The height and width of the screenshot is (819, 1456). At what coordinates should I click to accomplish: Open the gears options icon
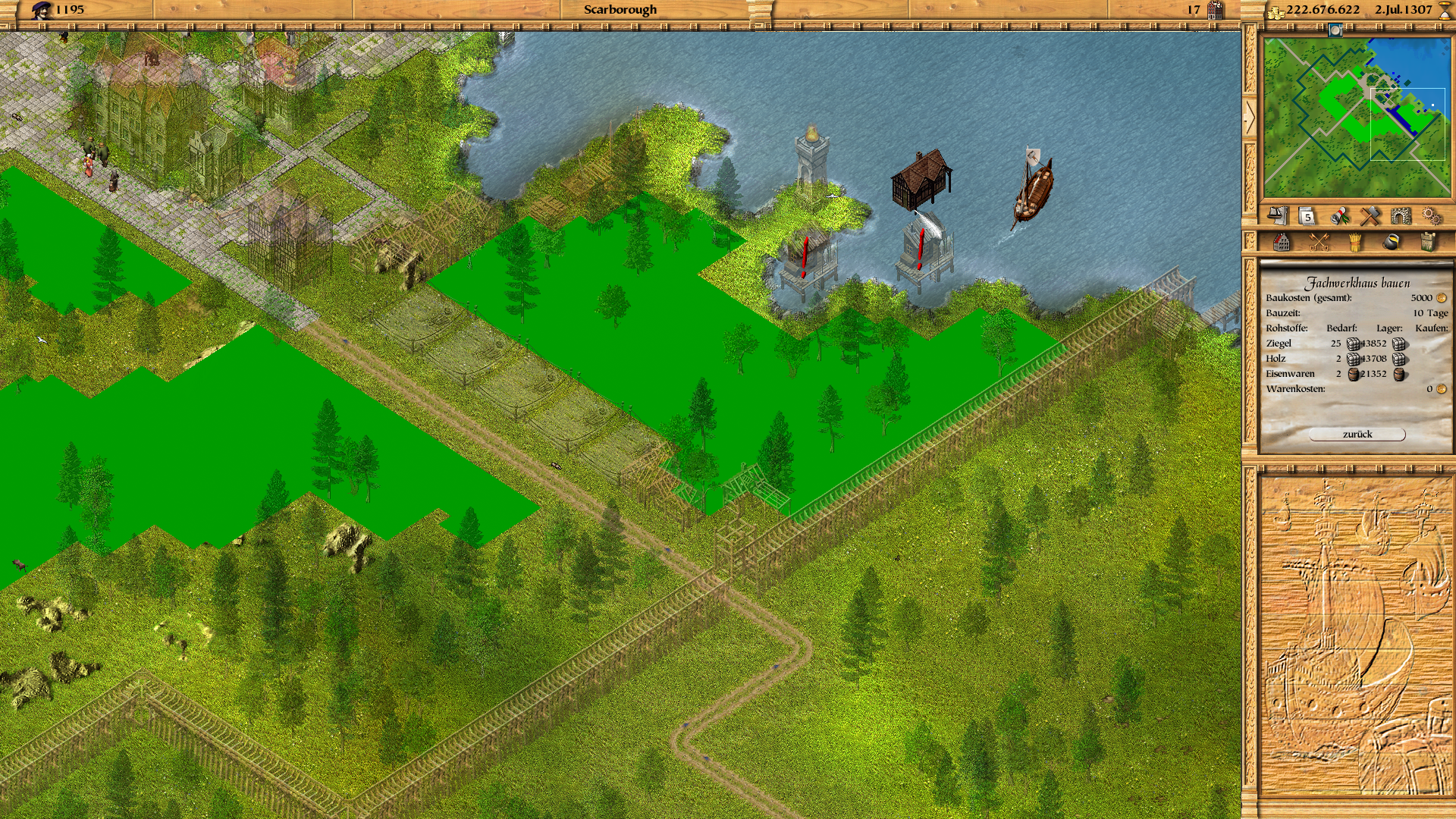point(1432,217)
